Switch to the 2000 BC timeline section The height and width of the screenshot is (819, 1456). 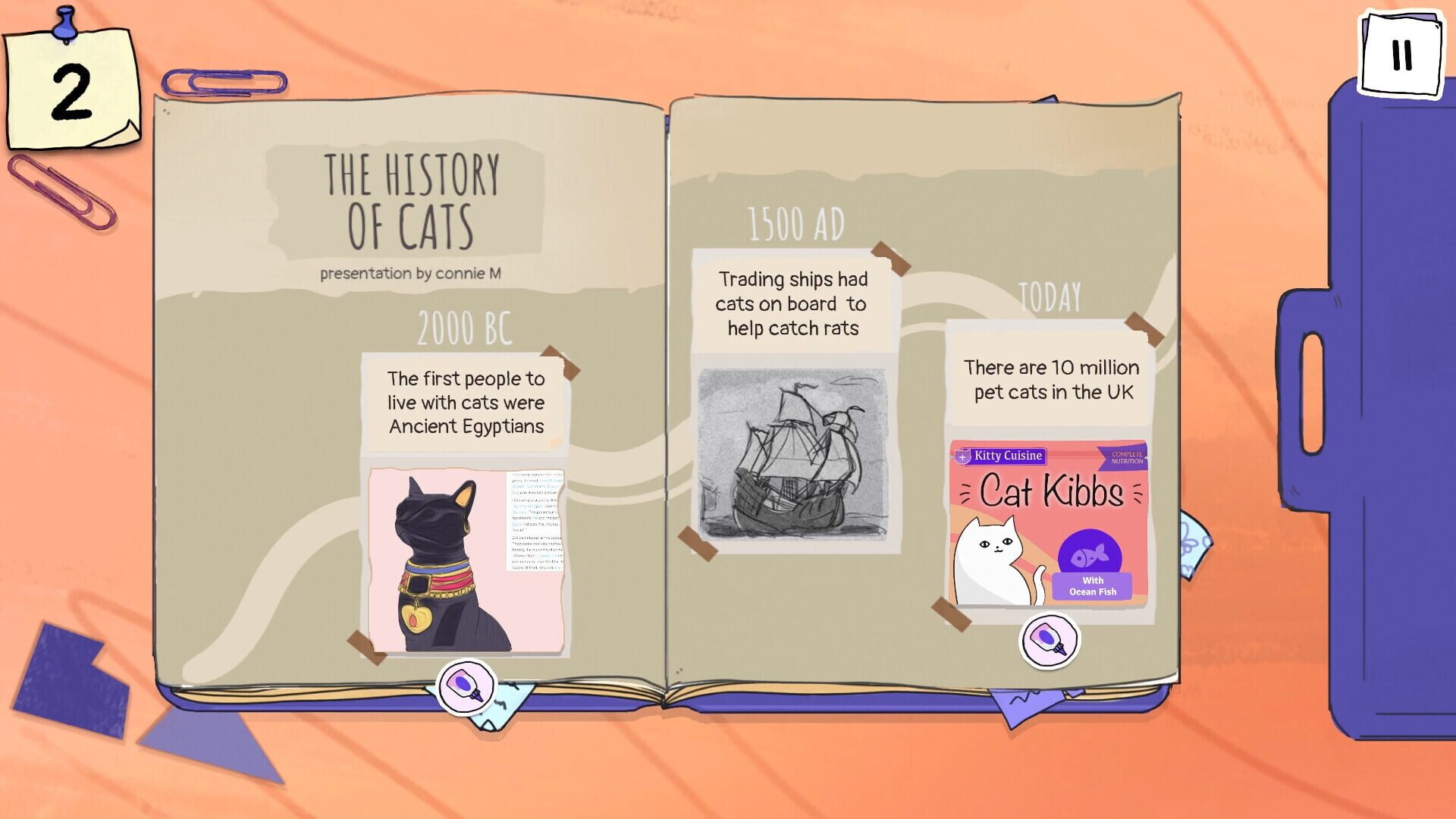(x=464, y=326)
